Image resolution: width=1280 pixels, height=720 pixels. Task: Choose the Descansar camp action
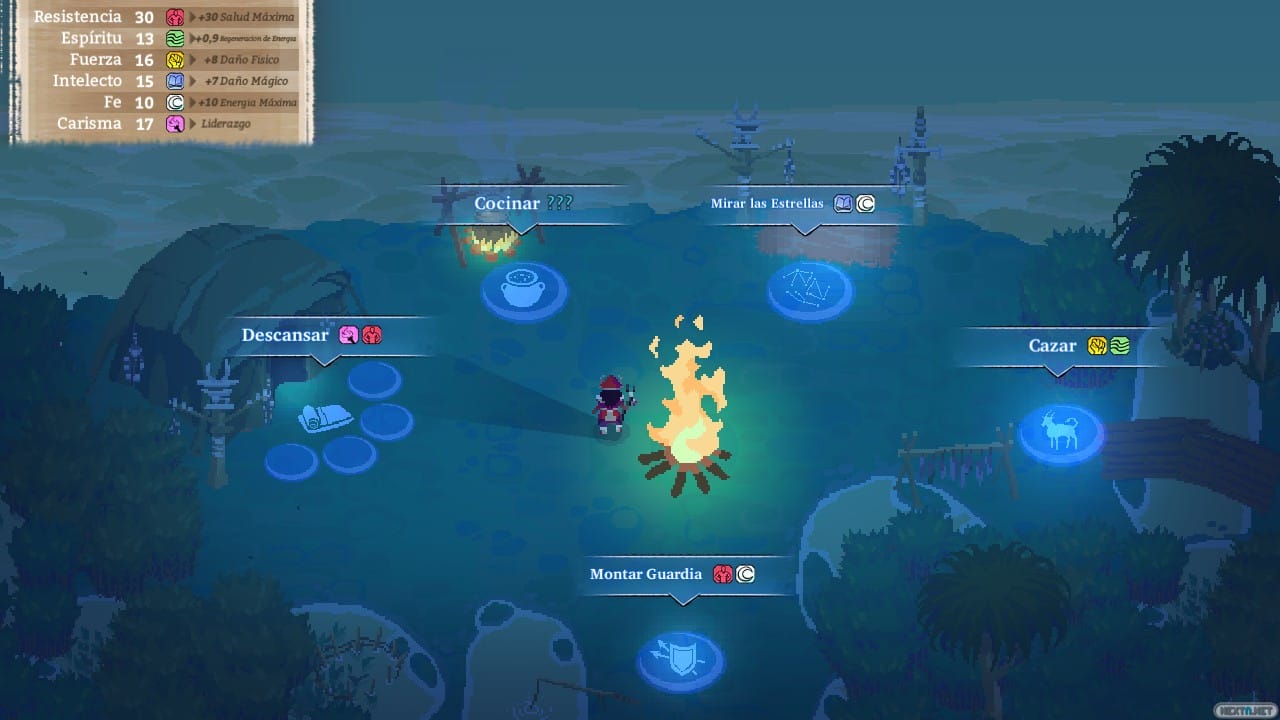(x=286, y=335)
